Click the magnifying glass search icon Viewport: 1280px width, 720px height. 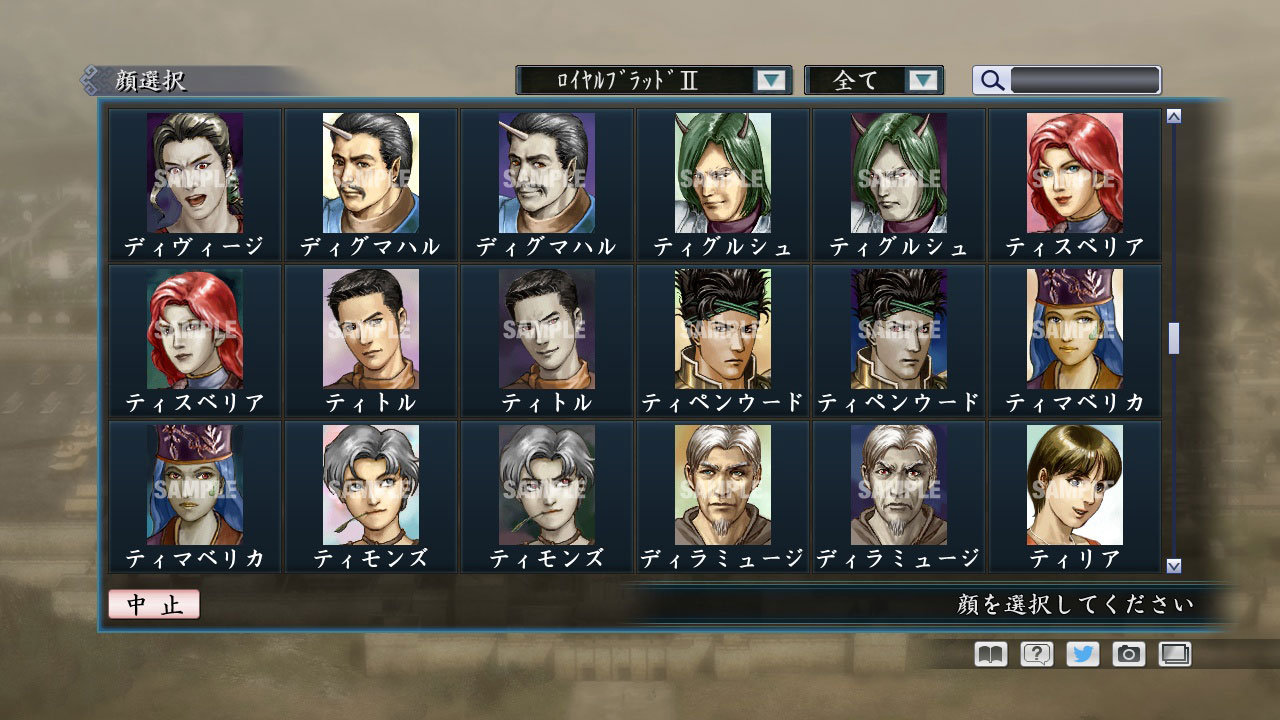tap(990, 80)
